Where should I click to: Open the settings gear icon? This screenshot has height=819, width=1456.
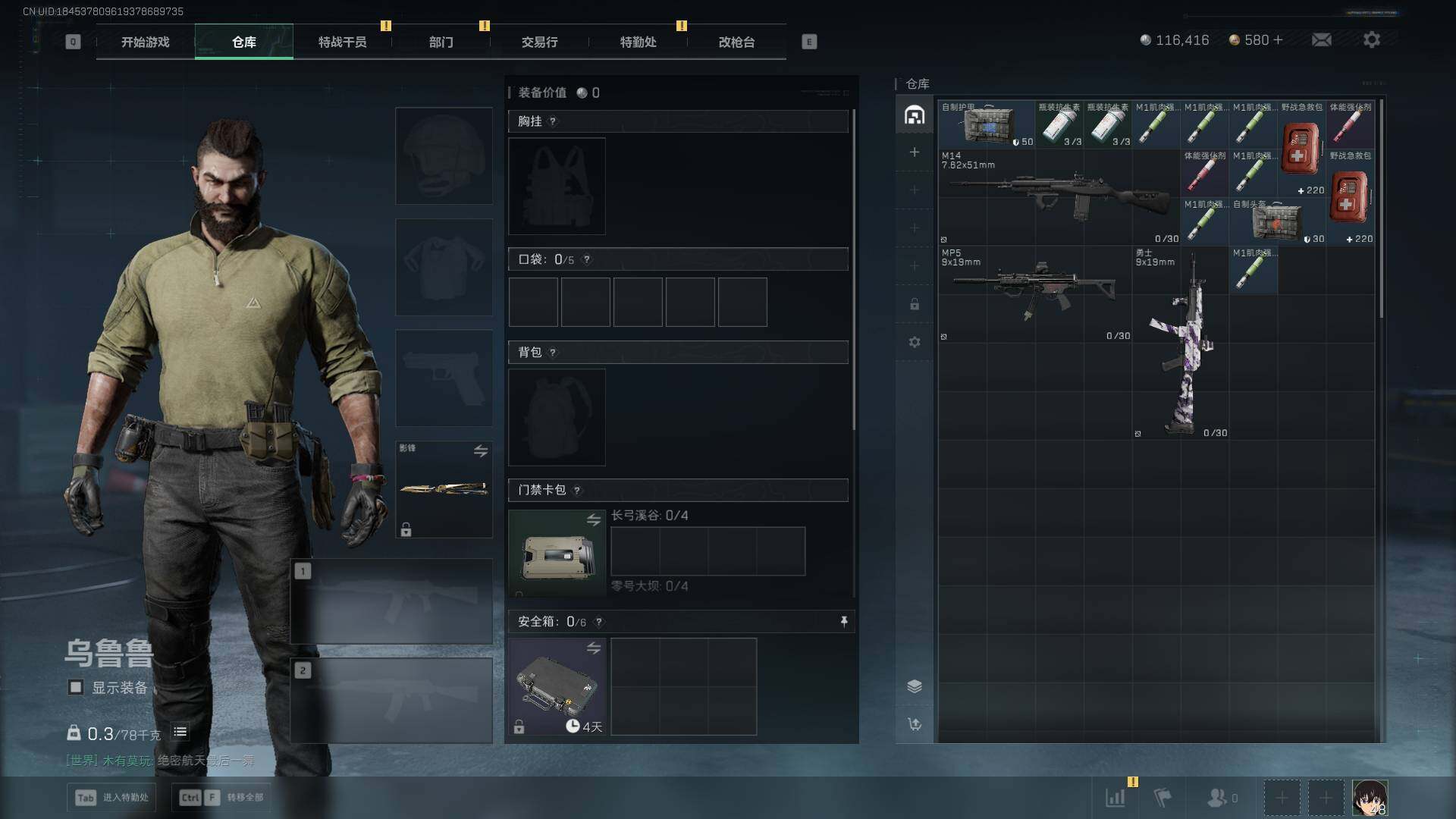click(1371, 40)
